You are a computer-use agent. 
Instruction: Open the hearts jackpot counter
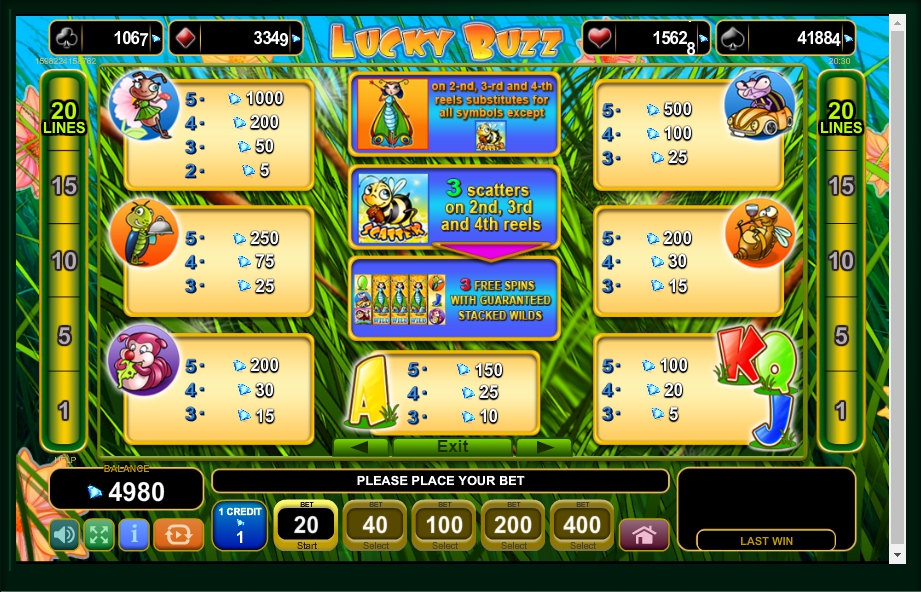(x=646, y=39)
